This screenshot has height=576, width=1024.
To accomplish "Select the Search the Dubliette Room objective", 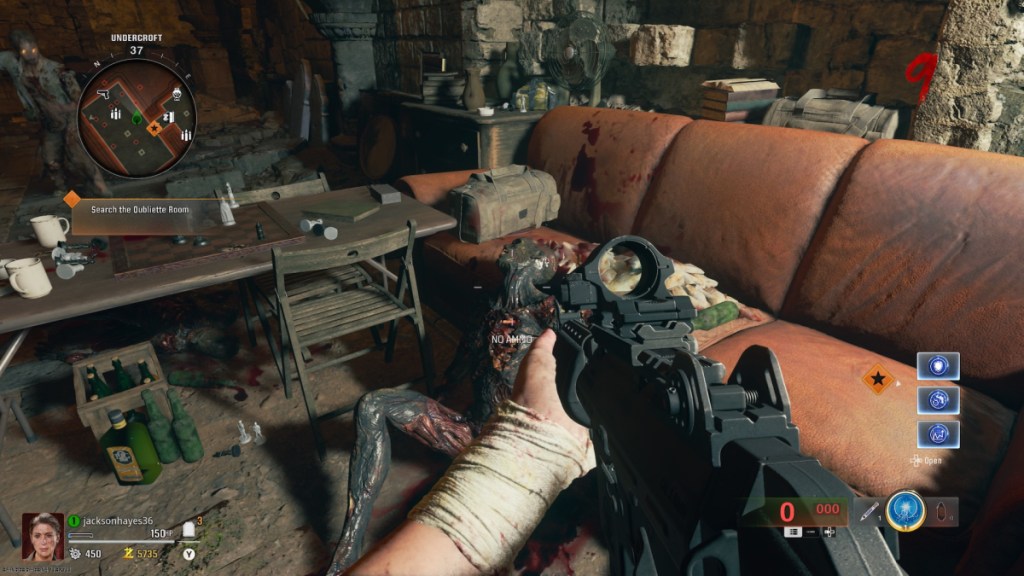I will tap(138, 209).
